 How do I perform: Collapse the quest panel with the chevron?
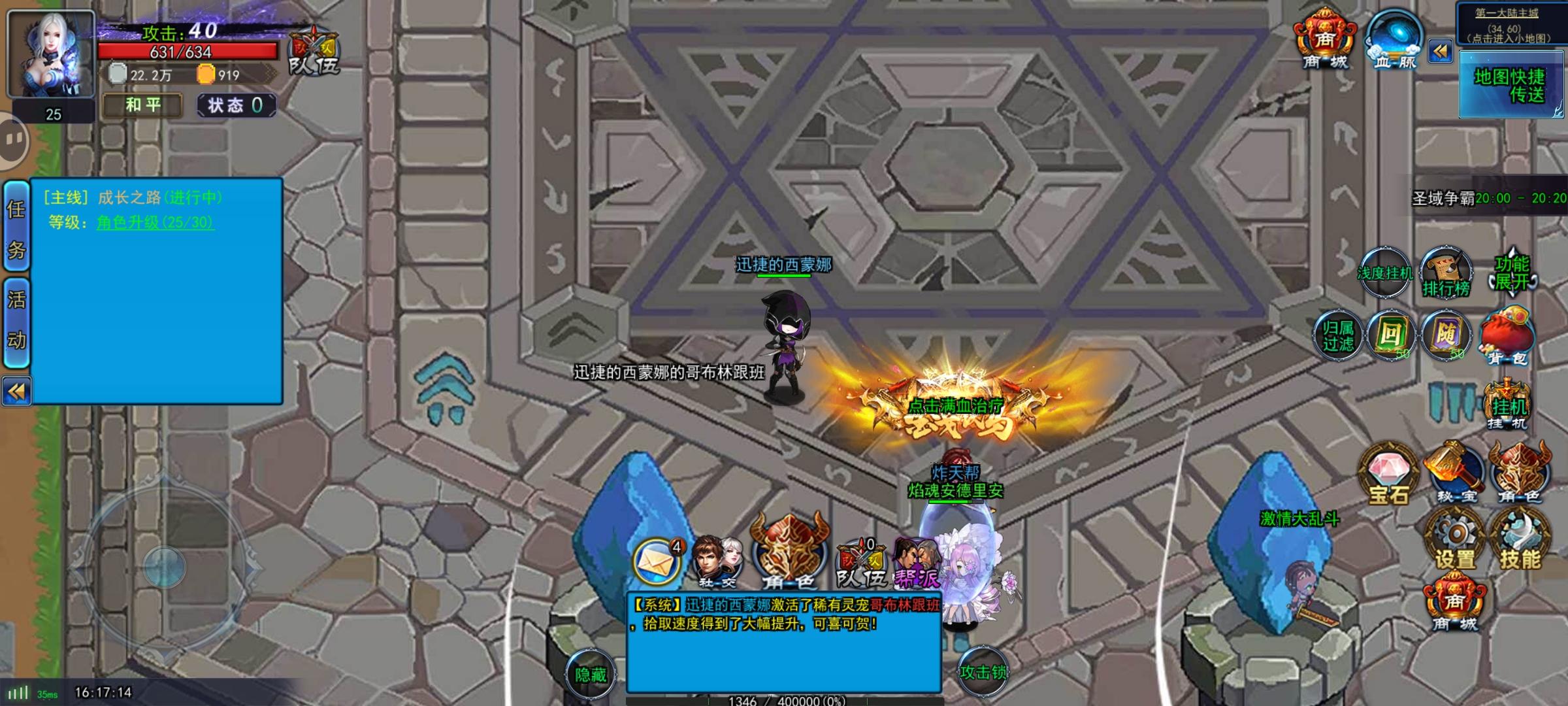tap(16, 388)
